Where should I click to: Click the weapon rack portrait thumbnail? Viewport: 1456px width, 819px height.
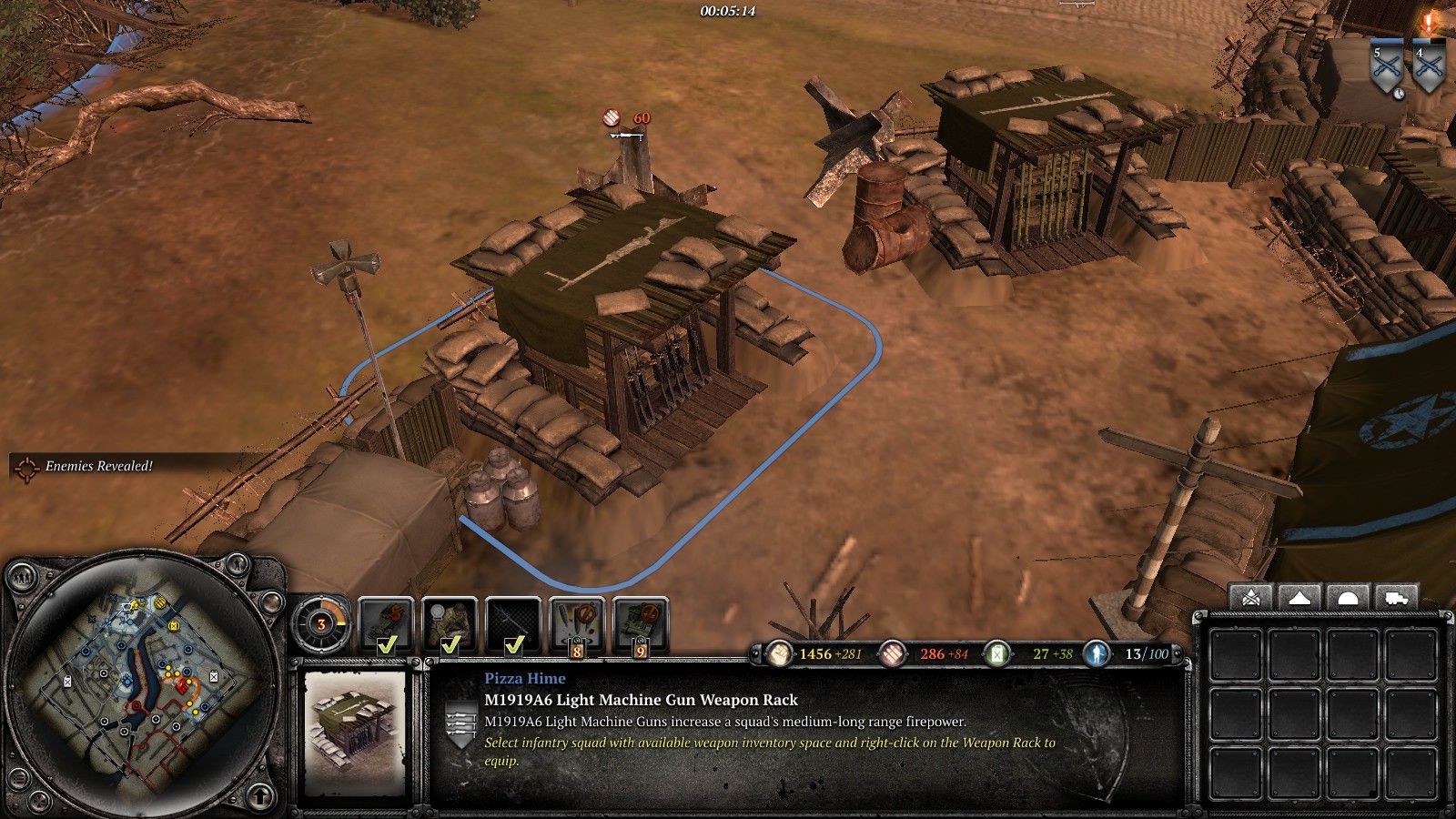(356, 733)
